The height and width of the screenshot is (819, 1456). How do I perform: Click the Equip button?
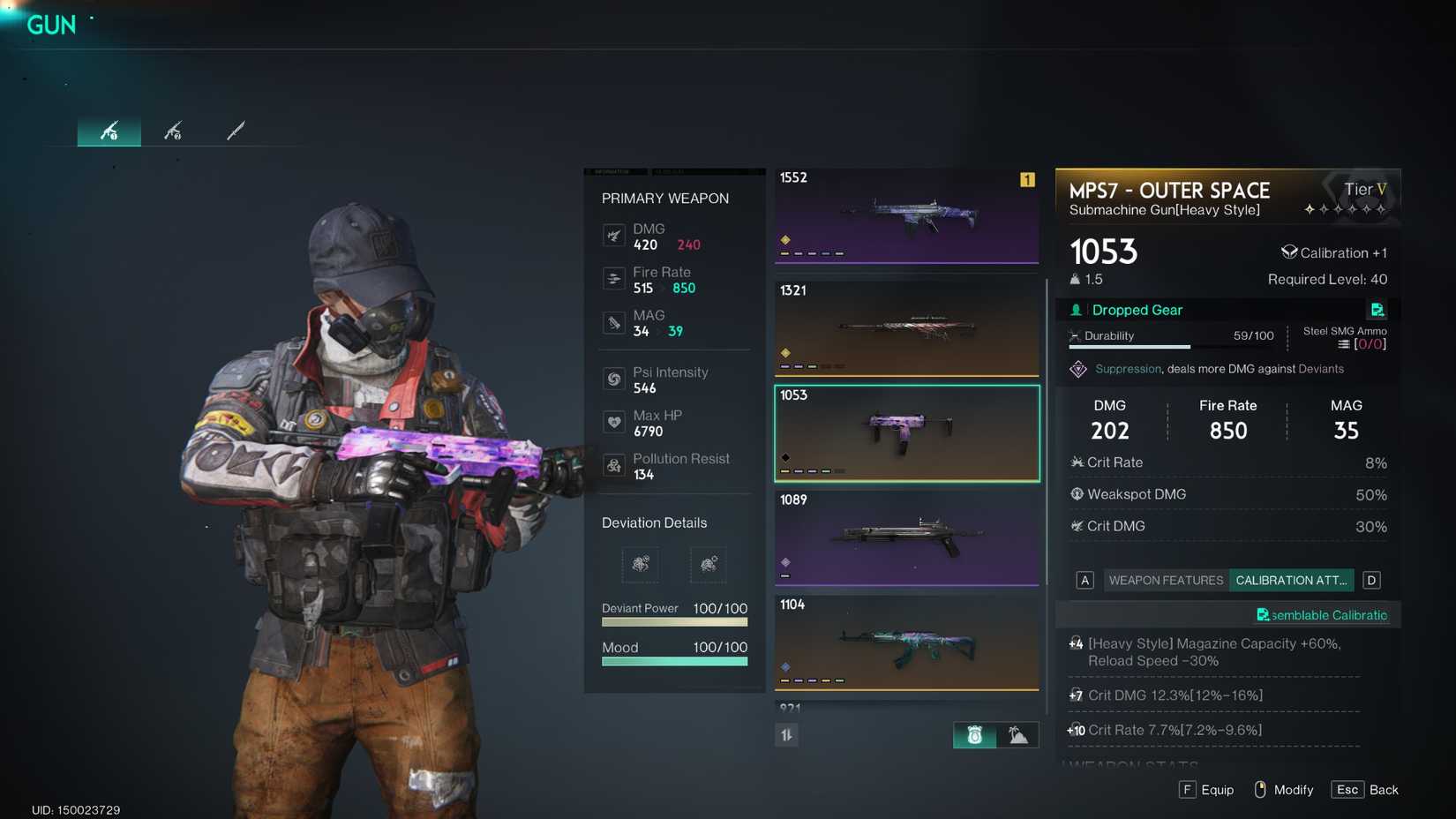(x=1206, y=790)
